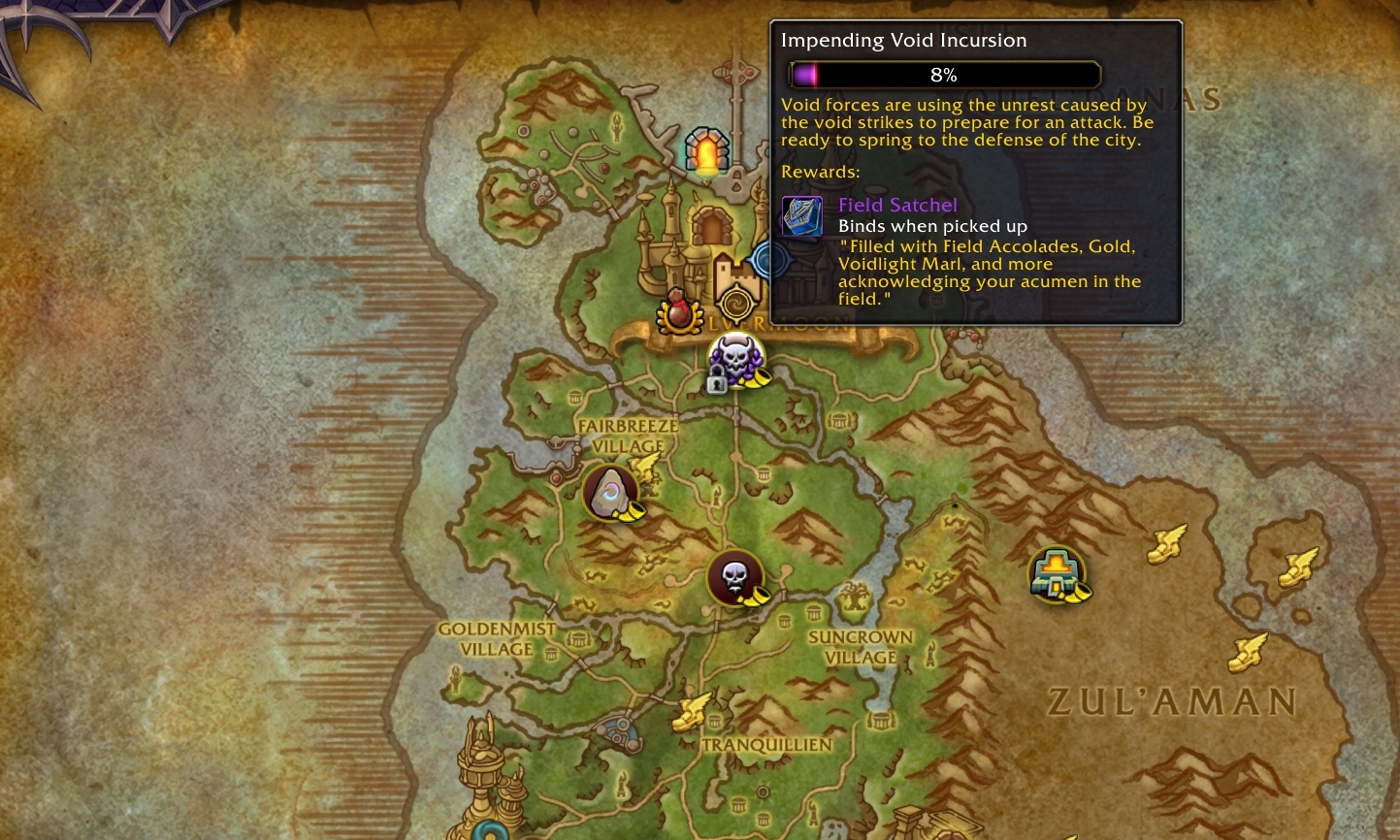This screenshot has width=1400, height=840.
Task: Open the Zul'Aman temple dungeon marker
Action: coord(1057,573)
